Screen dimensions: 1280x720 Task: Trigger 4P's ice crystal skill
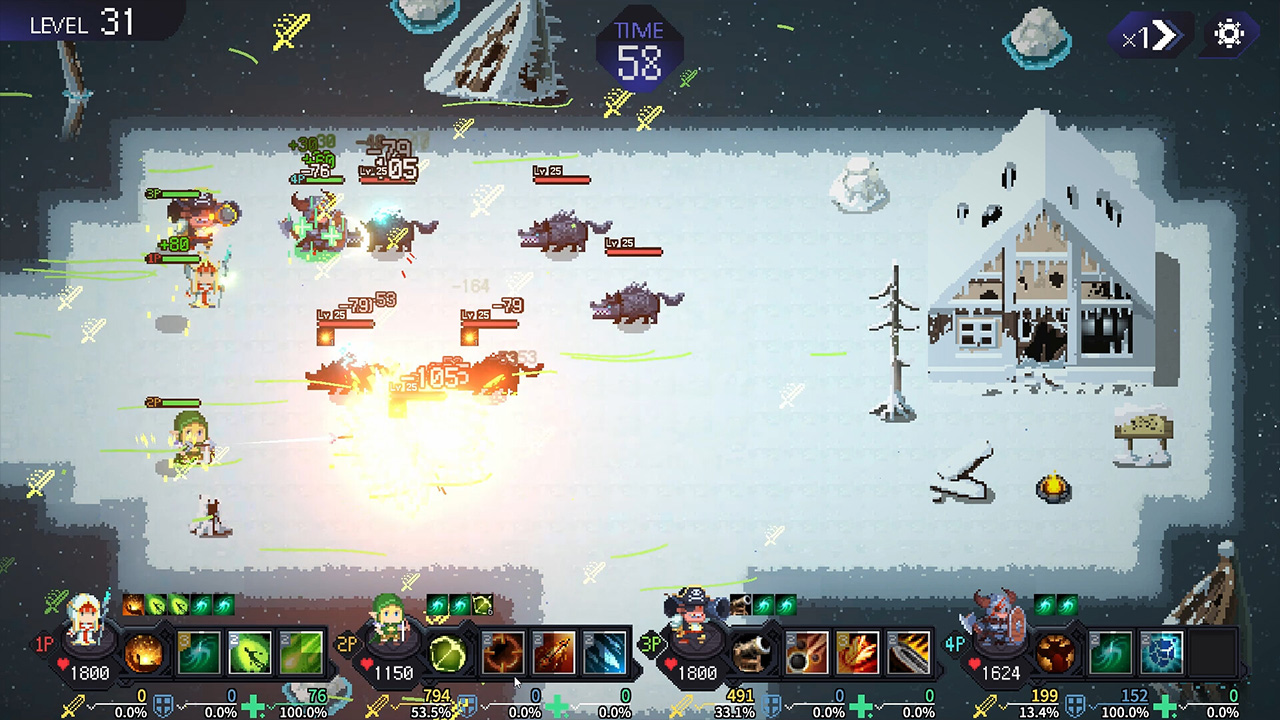pos(1160,654)
